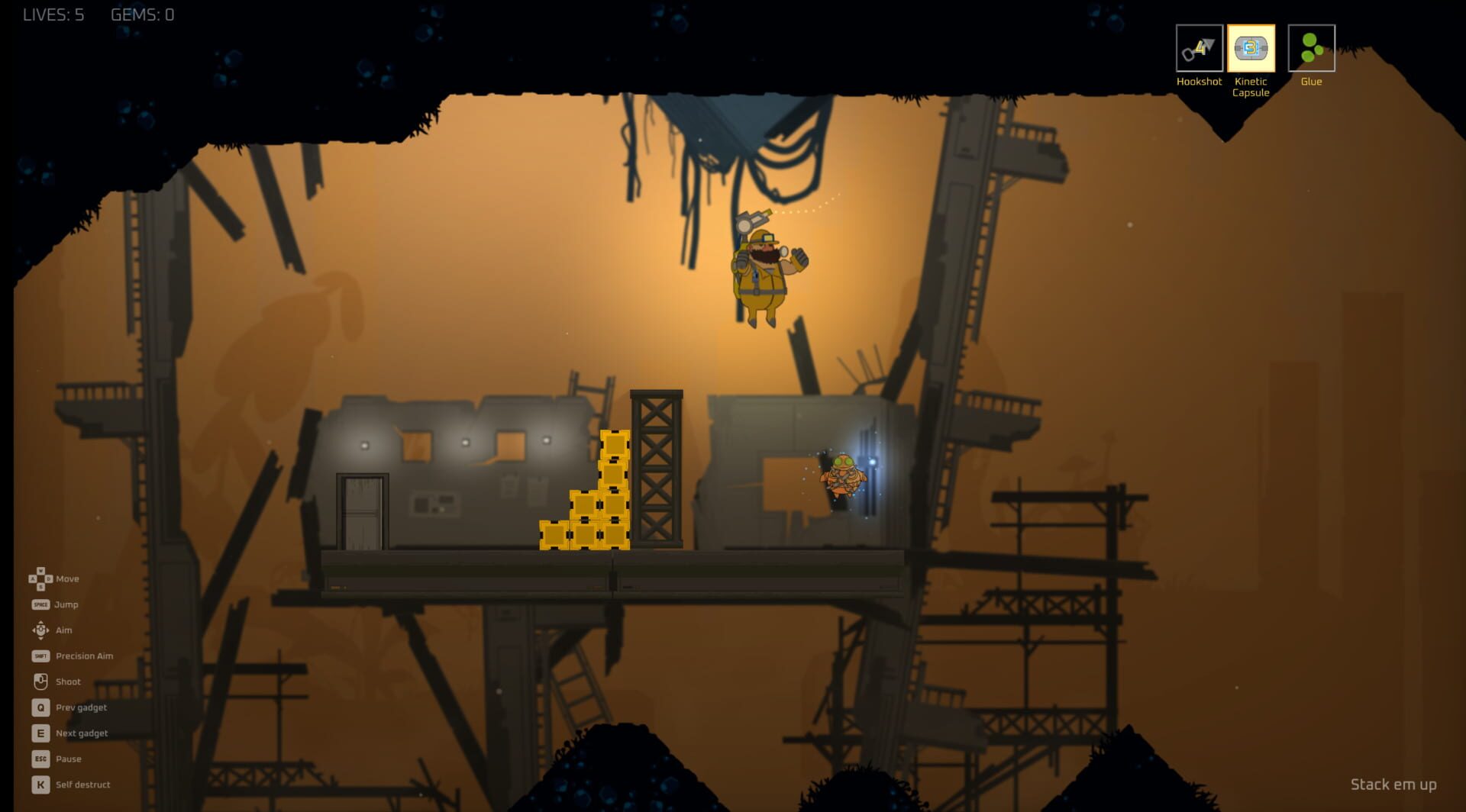Click the GEMS: 0 counter
The height and width of the screenshot is (812, 1466).
coord(141,14)
